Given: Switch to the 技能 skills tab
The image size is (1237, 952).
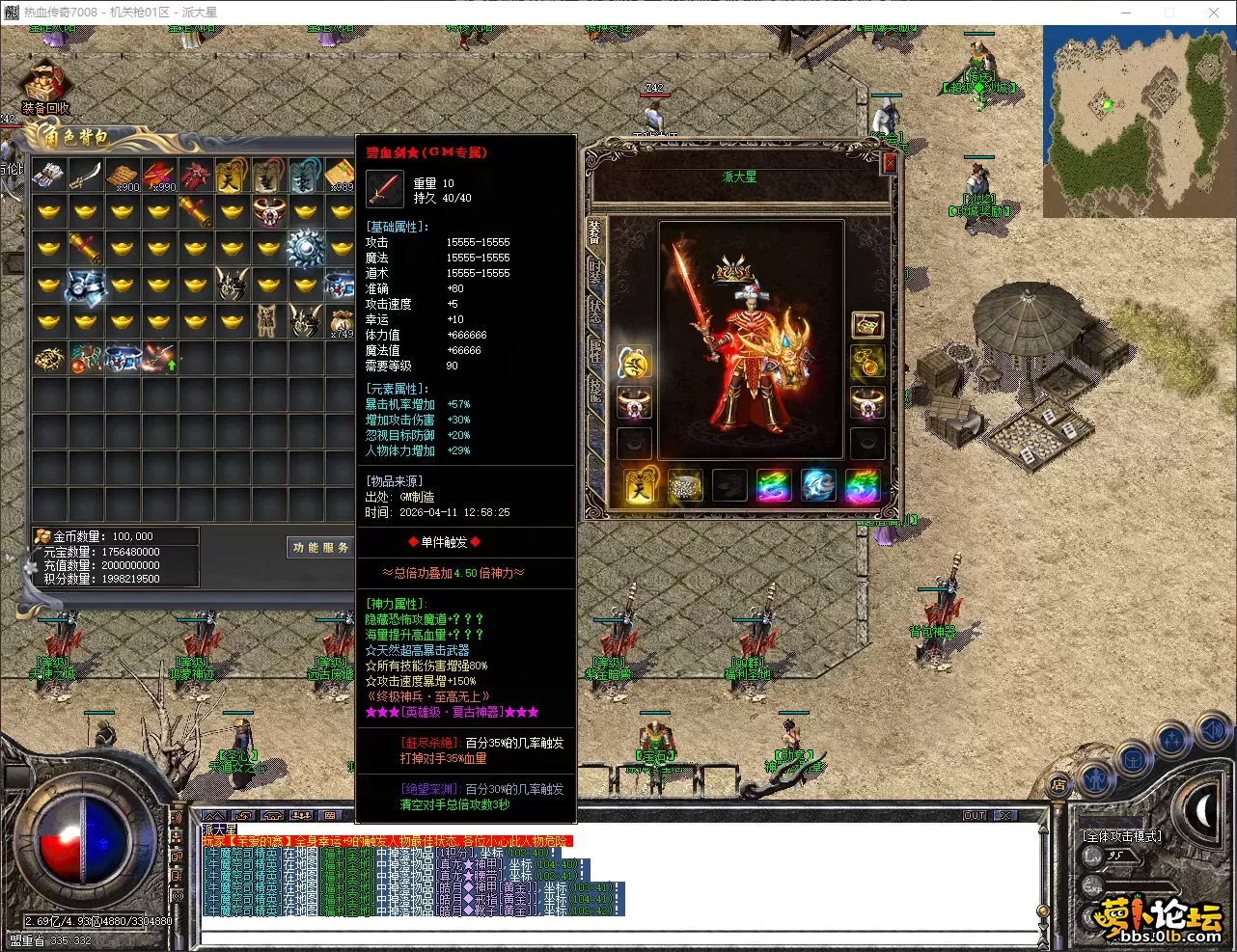Looking at the screenshot, I should (x=594, y=390).
